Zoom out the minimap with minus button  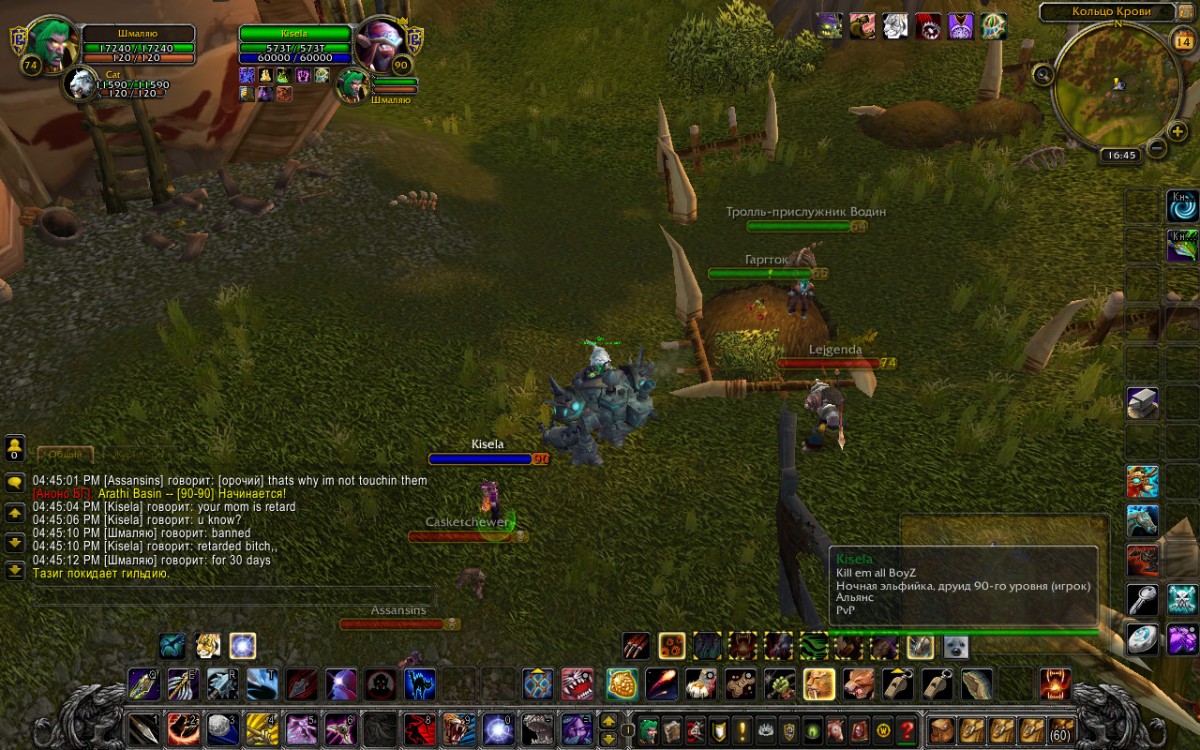pyautogui.click(x=1156, y=148)
